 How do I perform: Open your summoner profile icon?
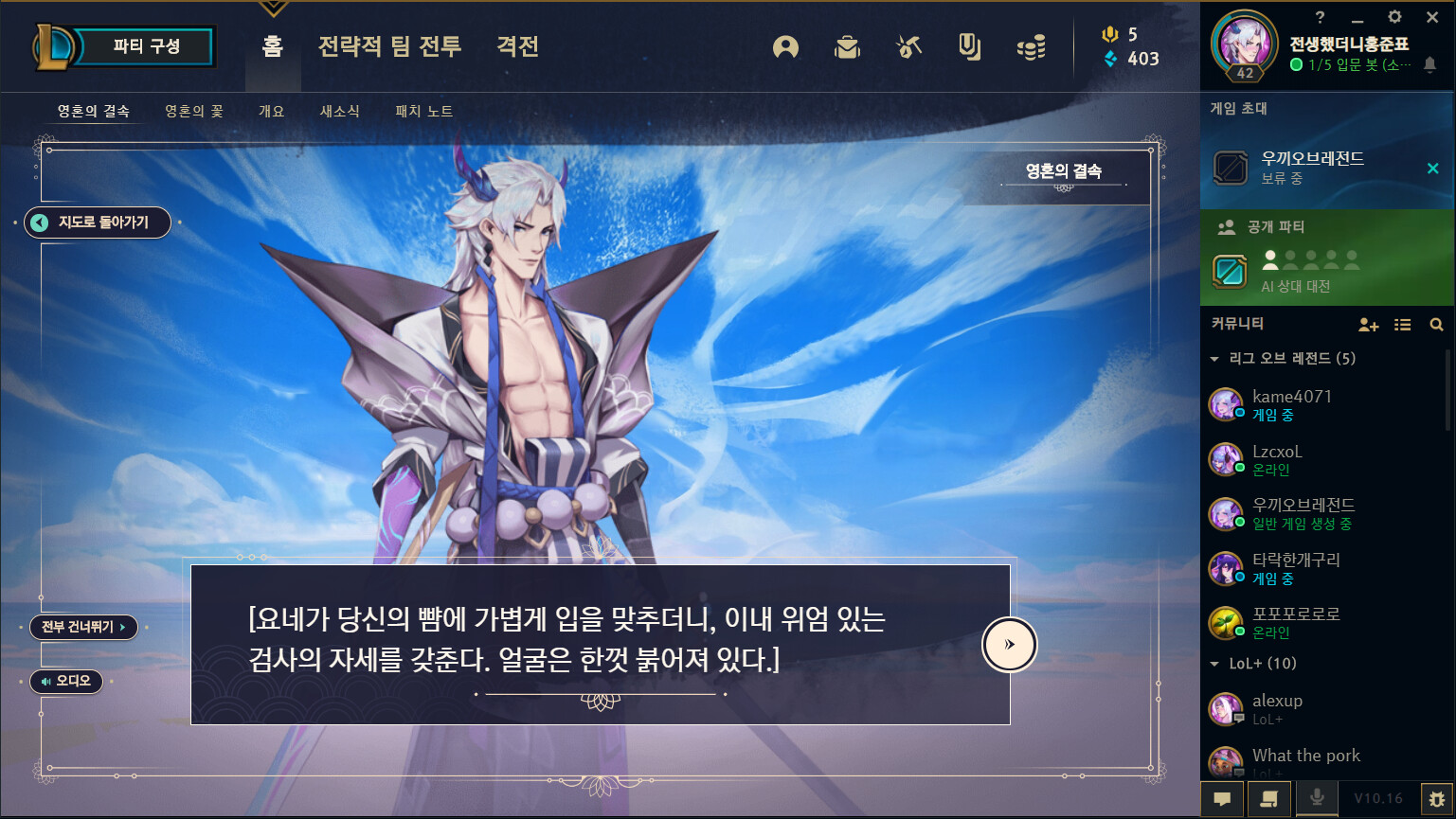784,47
